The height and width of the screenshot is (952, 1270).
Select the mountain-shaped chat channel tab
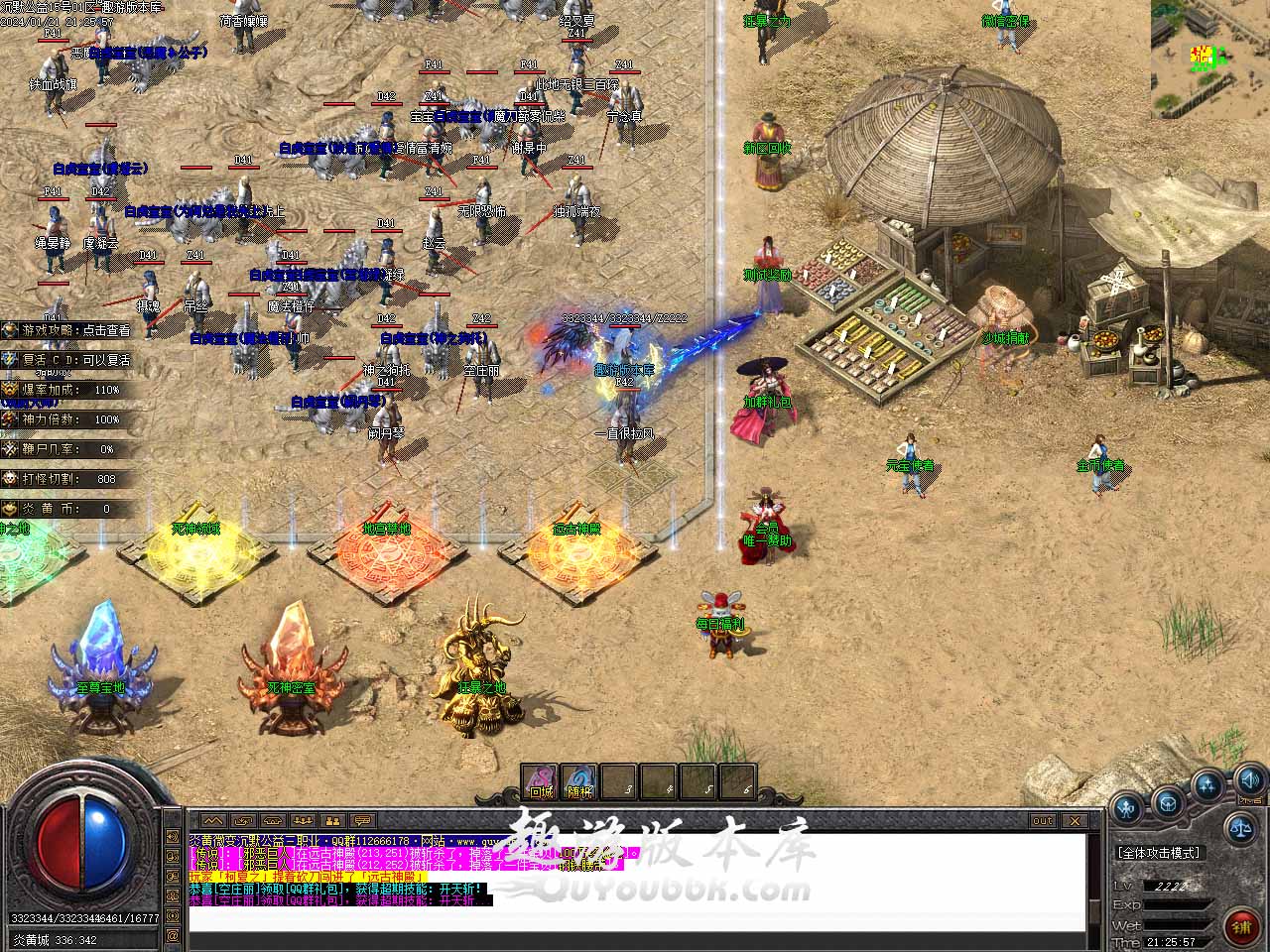click(213, 821)
